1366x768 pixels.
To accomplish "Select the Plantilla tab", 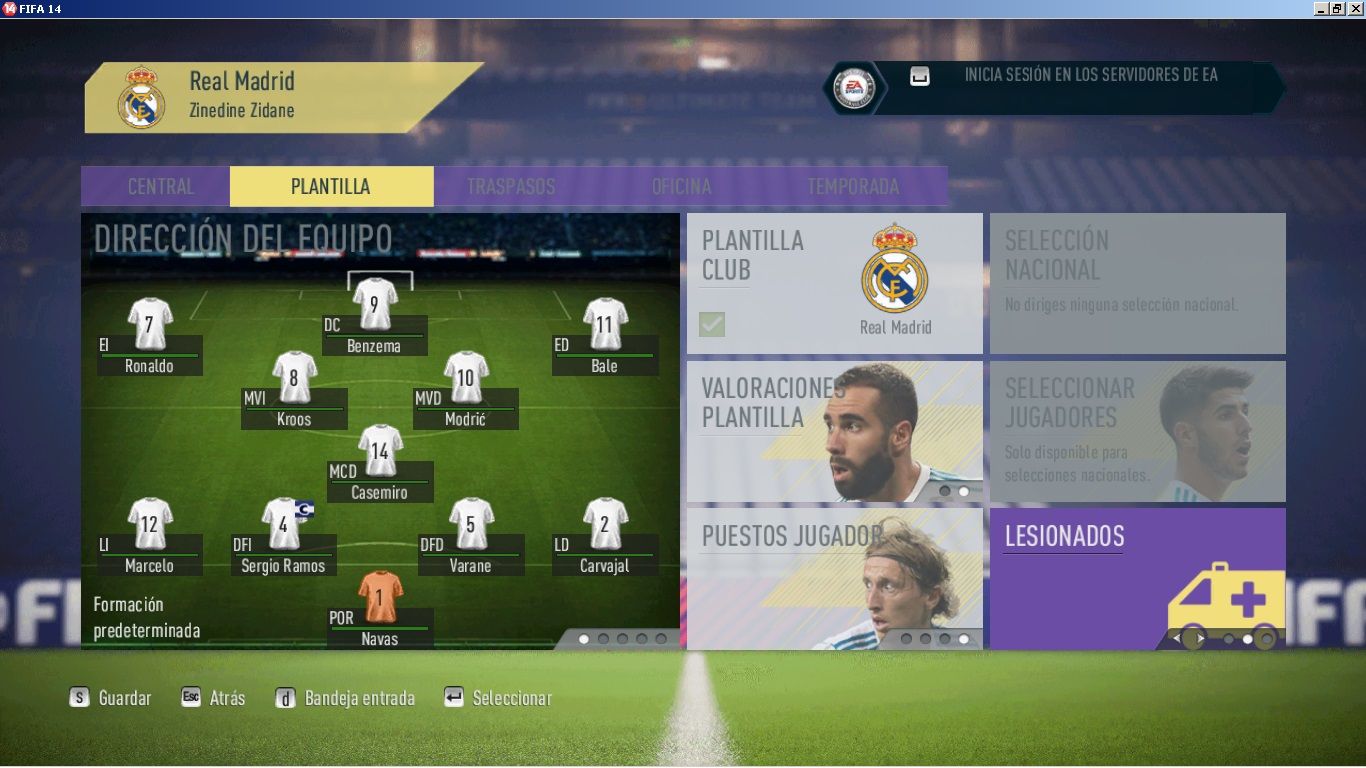I will point(331,187).
